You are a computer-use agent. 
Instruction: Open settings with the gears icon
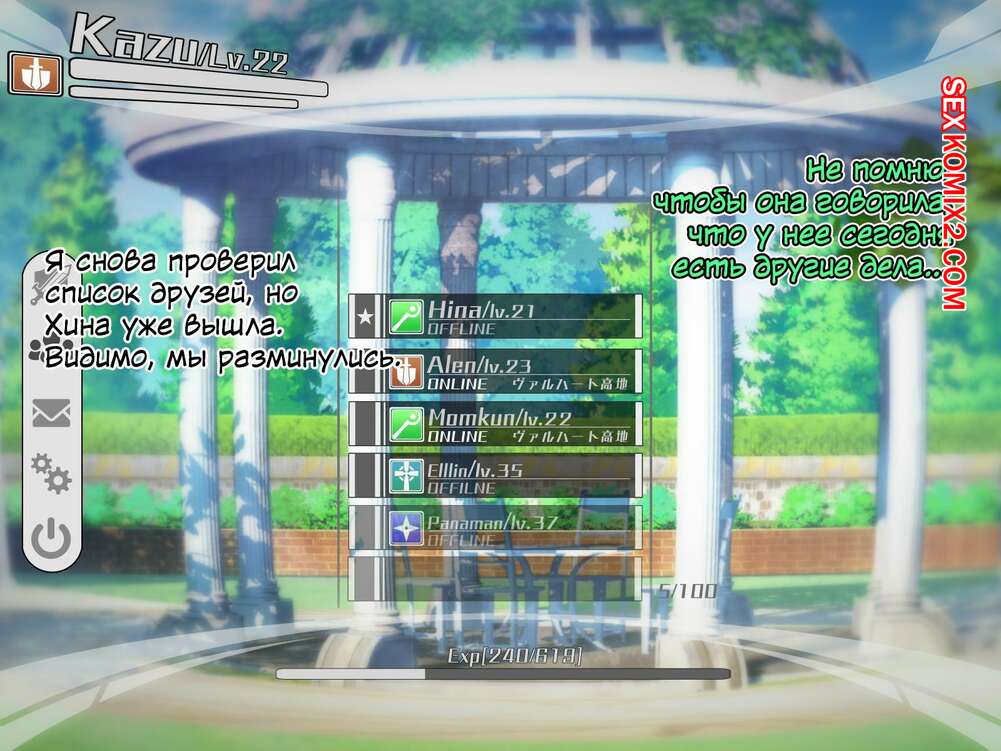(51, 472)
